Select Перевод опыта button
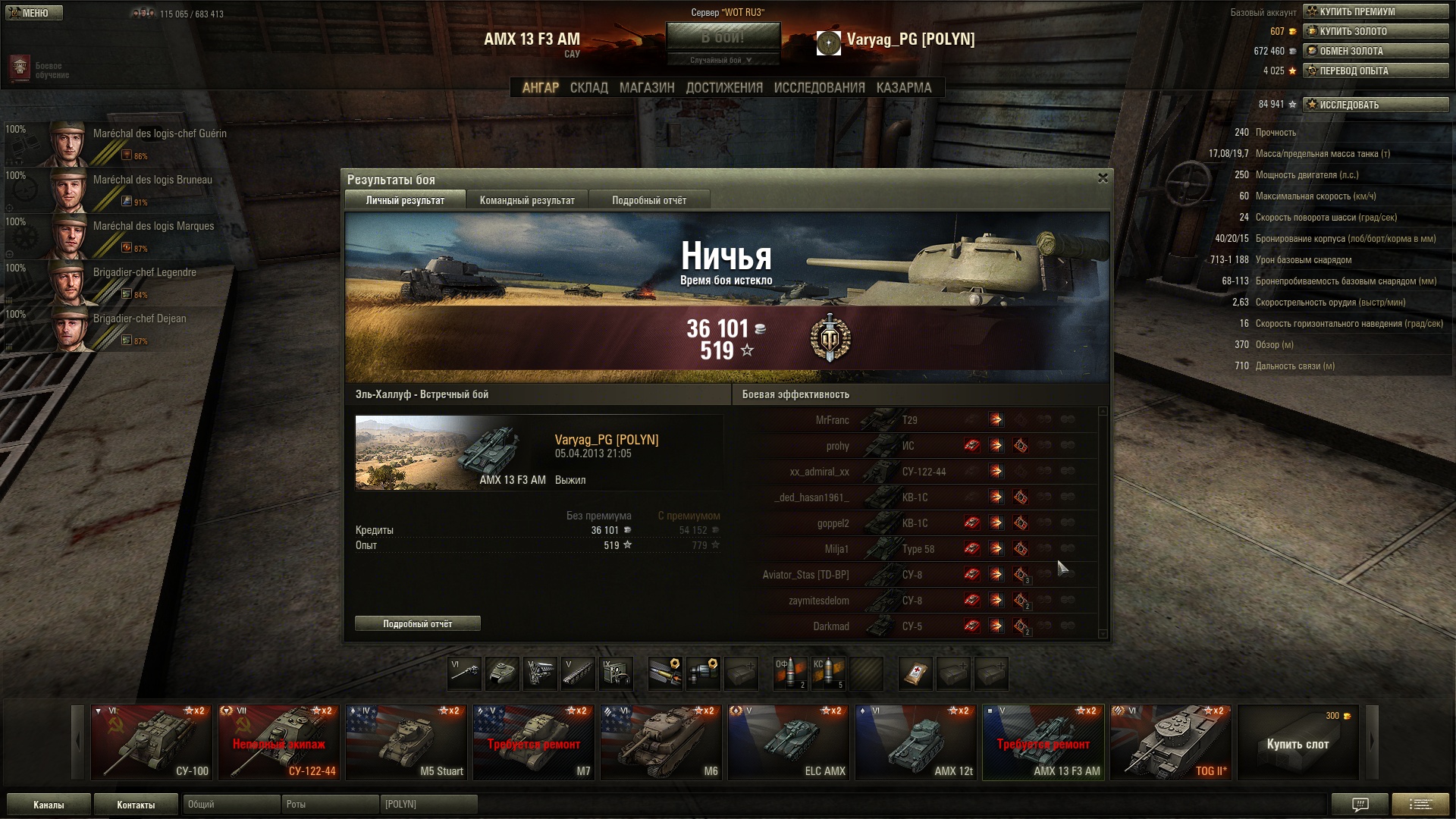 tap(1375, 71)
